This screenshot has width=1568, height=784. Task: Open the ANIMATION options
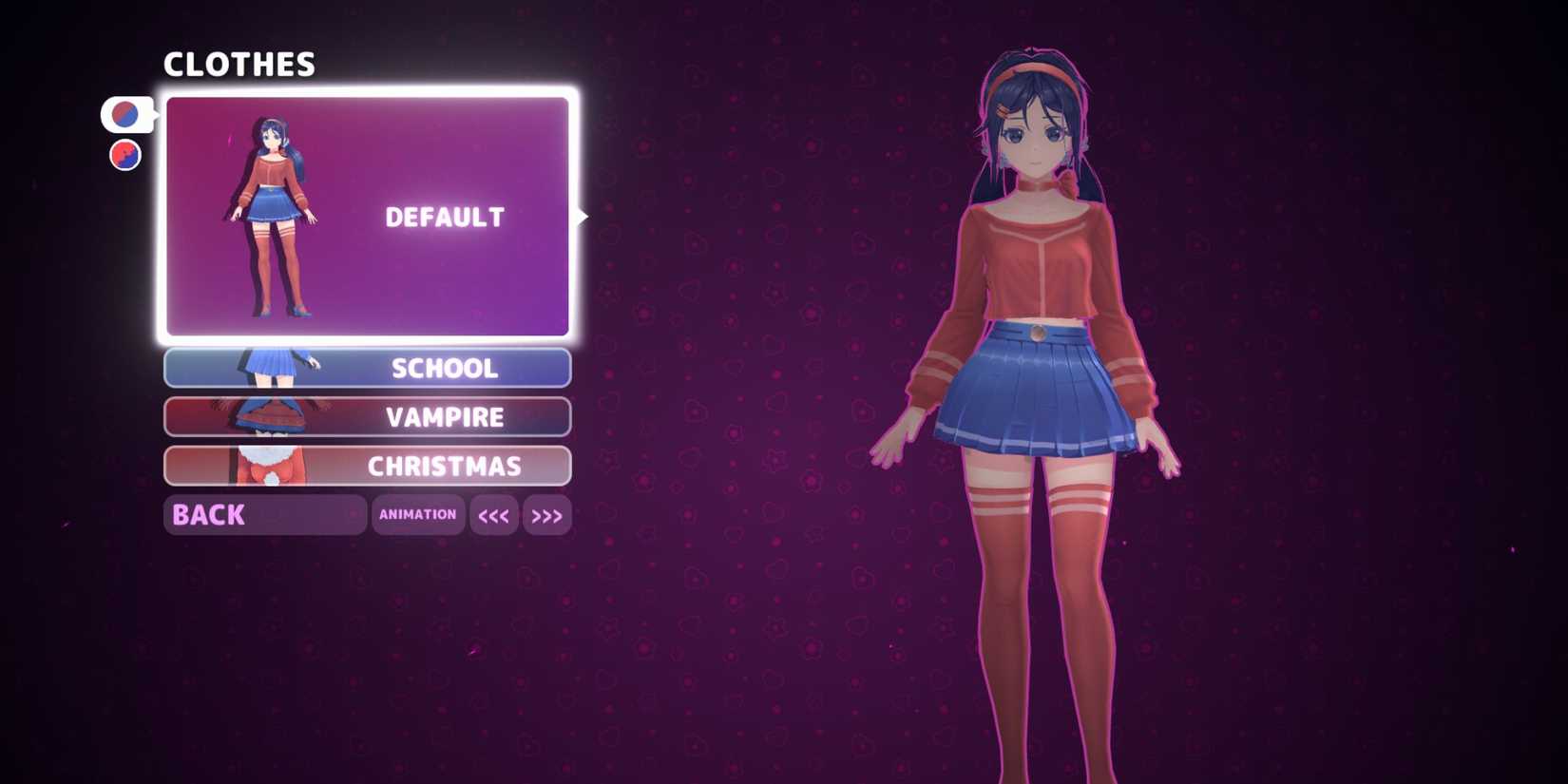(418, 515)
